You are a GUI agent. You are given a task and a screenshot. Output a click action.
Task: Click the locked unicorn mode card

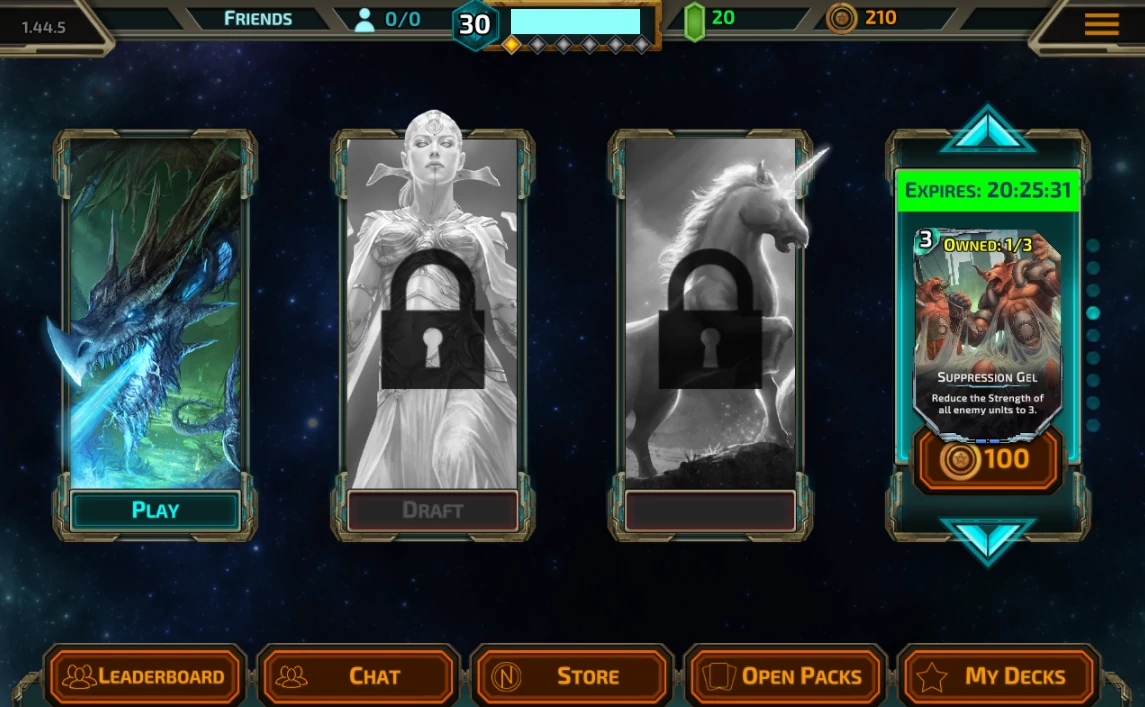pos(710,310)
